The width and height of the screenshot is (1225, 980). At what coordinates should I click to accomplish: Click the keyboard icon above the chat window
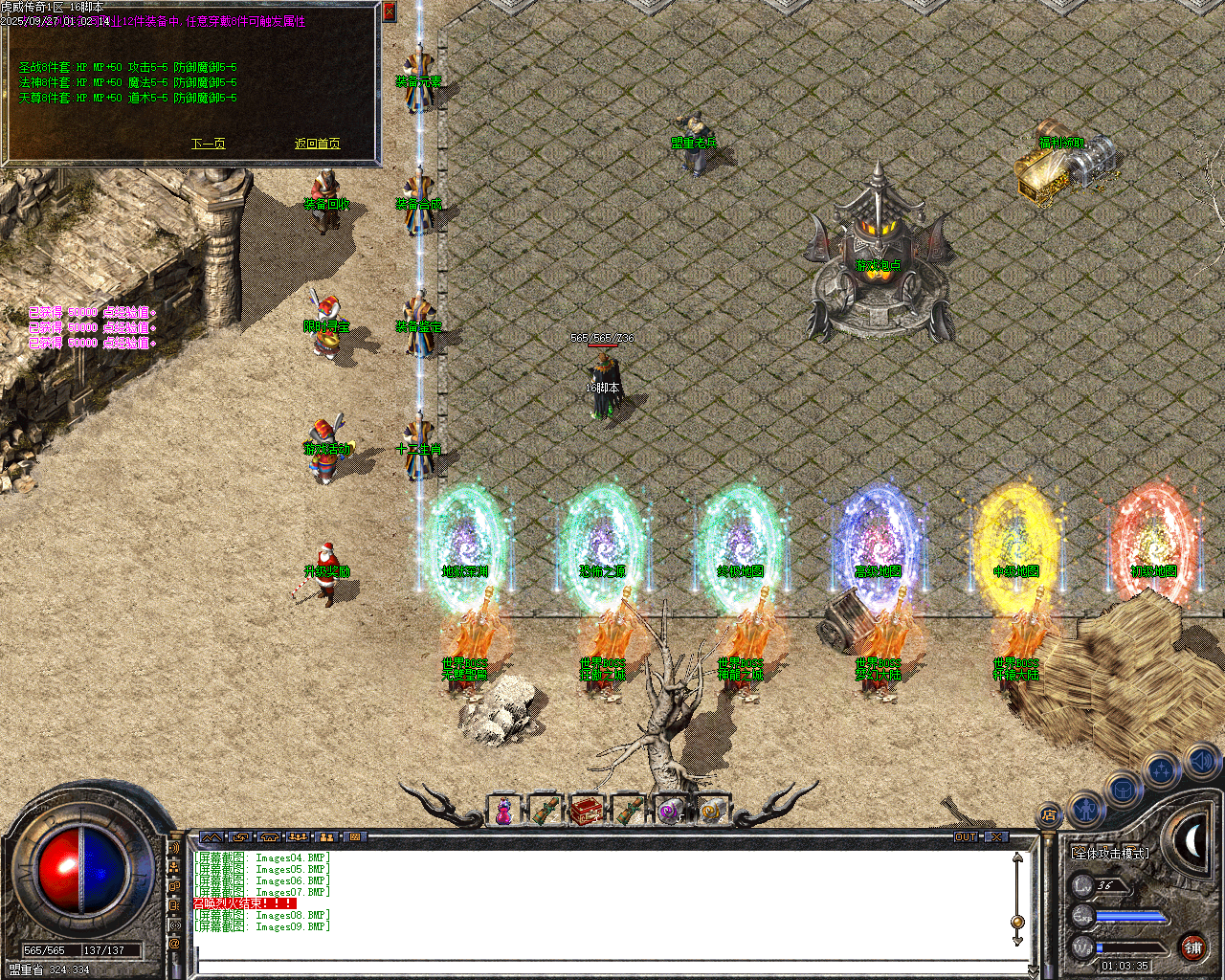coord(354,837)
